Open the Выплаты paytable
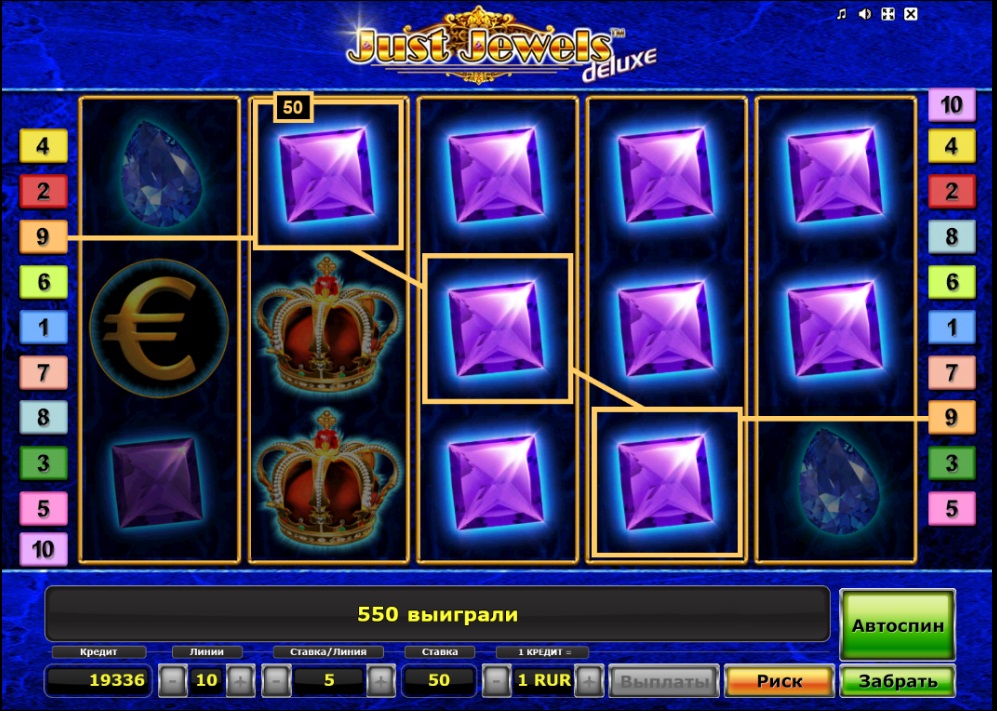Image resolution: width=997 pixels, height=711 pixels. coord(663,681)
